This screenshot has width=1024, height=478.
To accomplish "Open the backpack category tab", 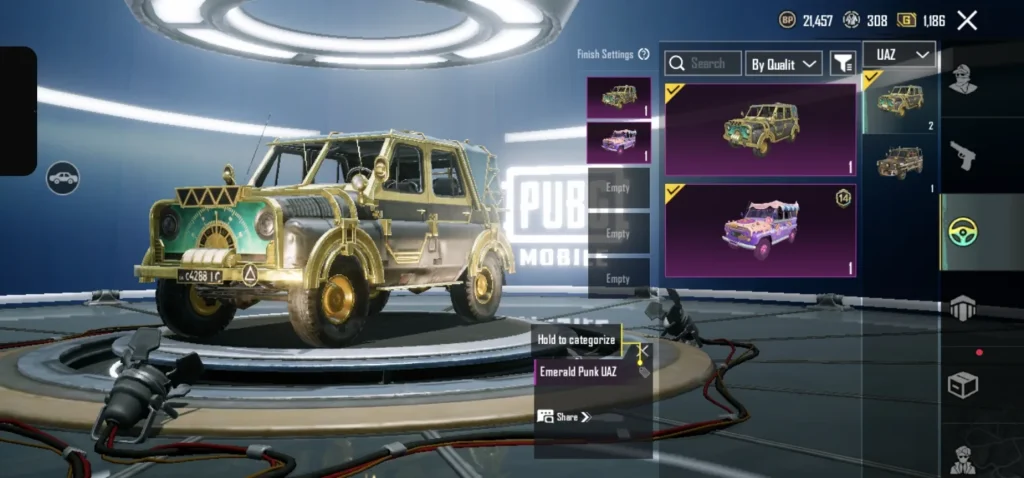I will click(x=962, y=308).
